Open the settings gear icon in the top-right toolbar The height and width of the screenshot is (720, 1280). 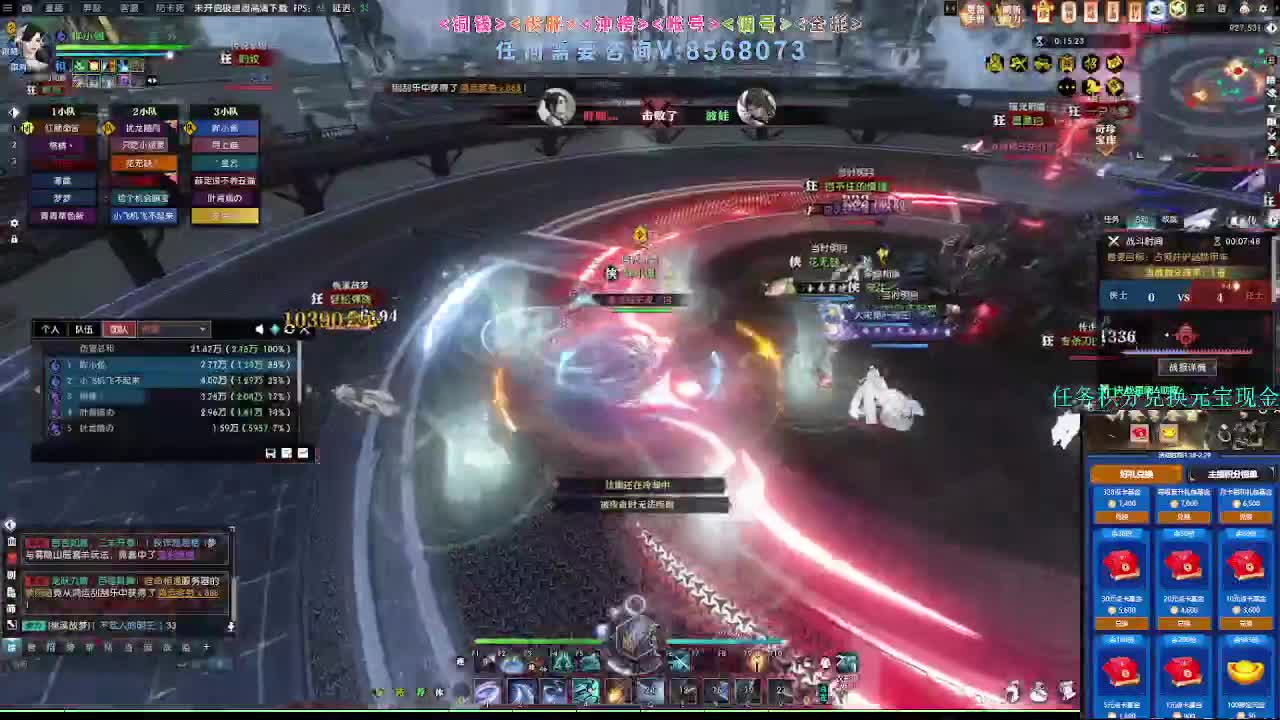[x=1264, y=9]
